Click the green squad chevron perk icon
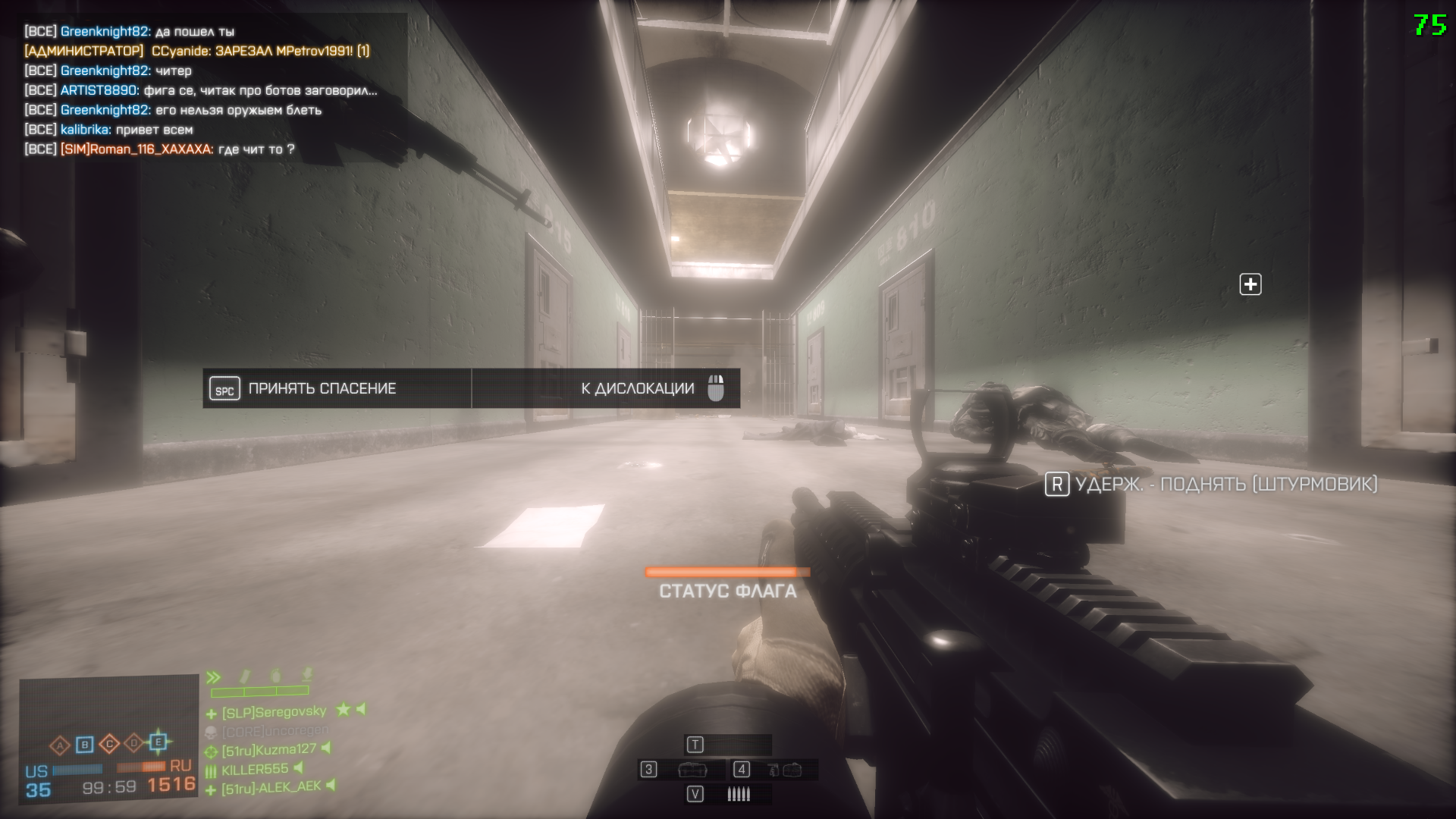 tap(214, 677)
